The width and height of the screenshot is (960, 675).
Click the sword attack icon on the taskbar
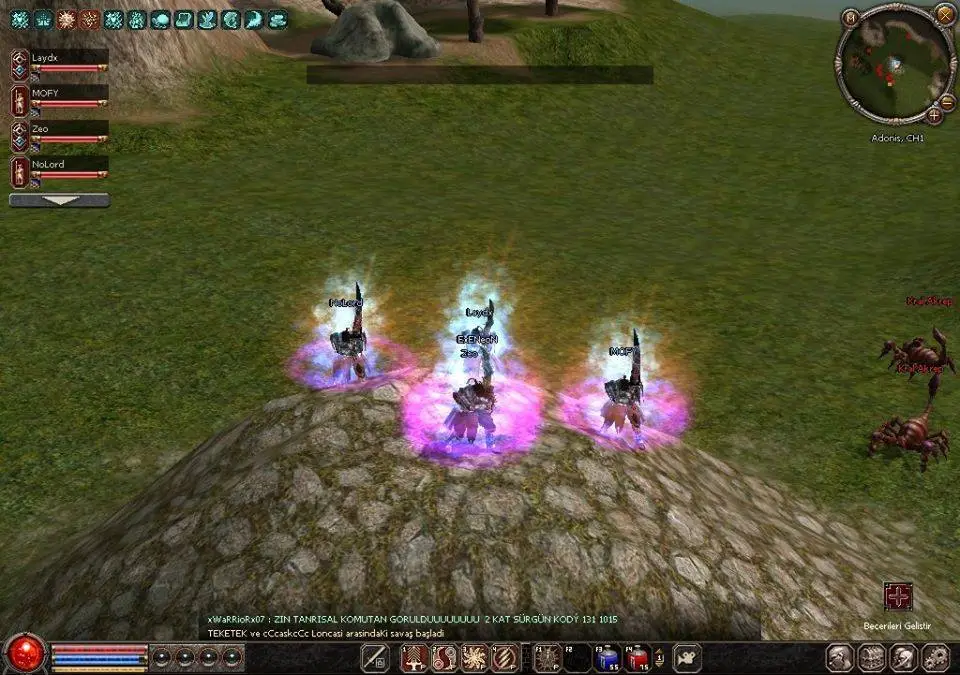click(375, 658)
